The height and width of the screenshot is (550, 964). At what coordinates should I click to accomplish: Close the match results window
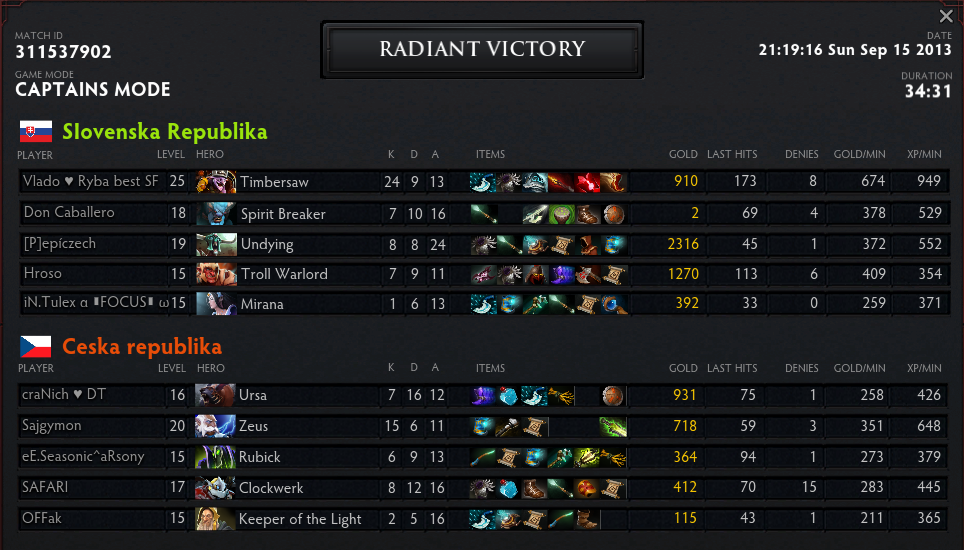pyautogui.click(x=946, y=16)
